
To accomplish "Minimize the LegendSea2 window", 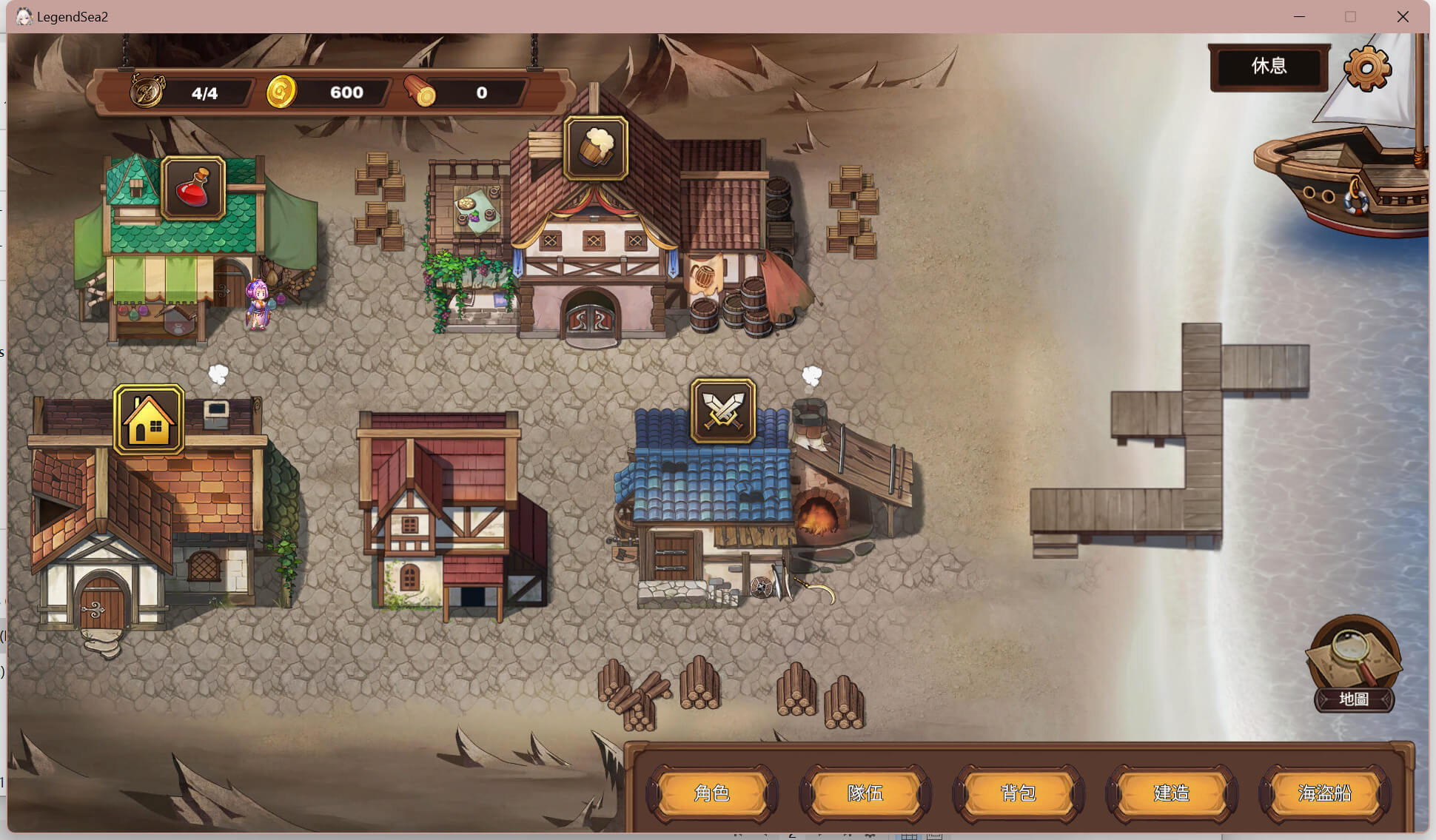I will pos(1299,16).
